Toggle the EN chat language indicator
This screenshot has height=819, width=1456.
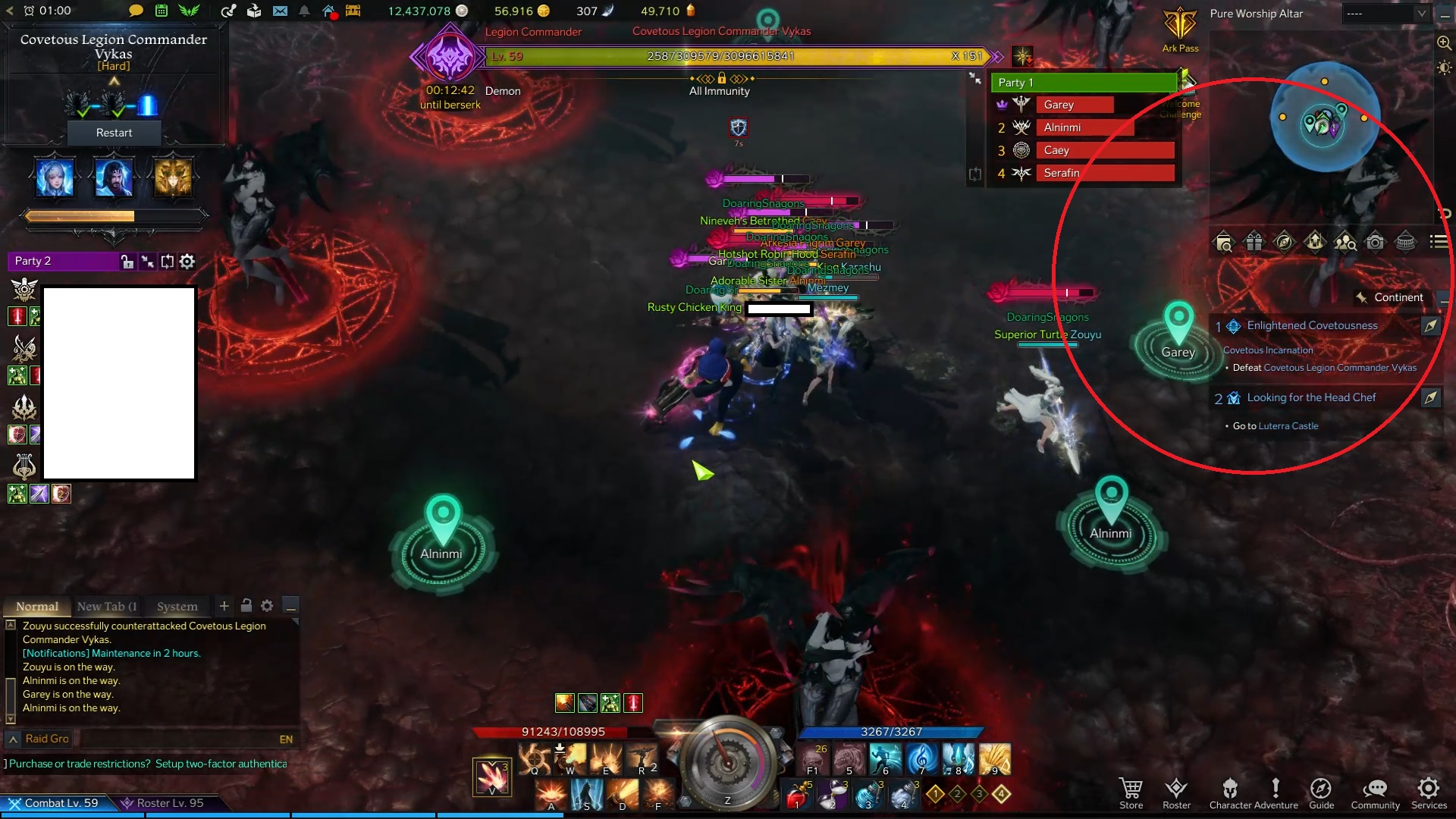point(285,738)
